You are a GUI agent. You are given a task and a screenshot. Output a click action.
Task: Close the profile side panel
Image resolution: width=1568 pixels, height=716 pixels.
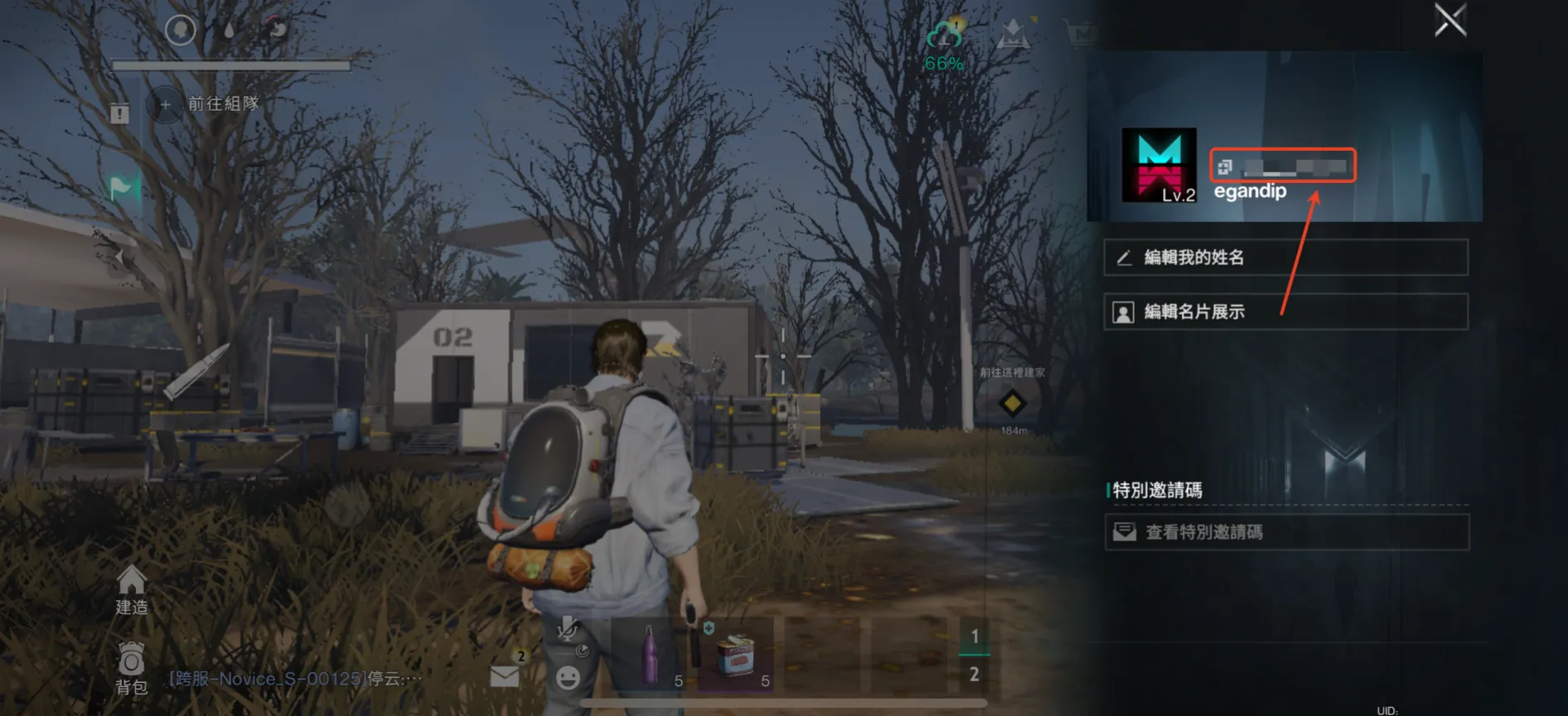[x=1450, y=20]
